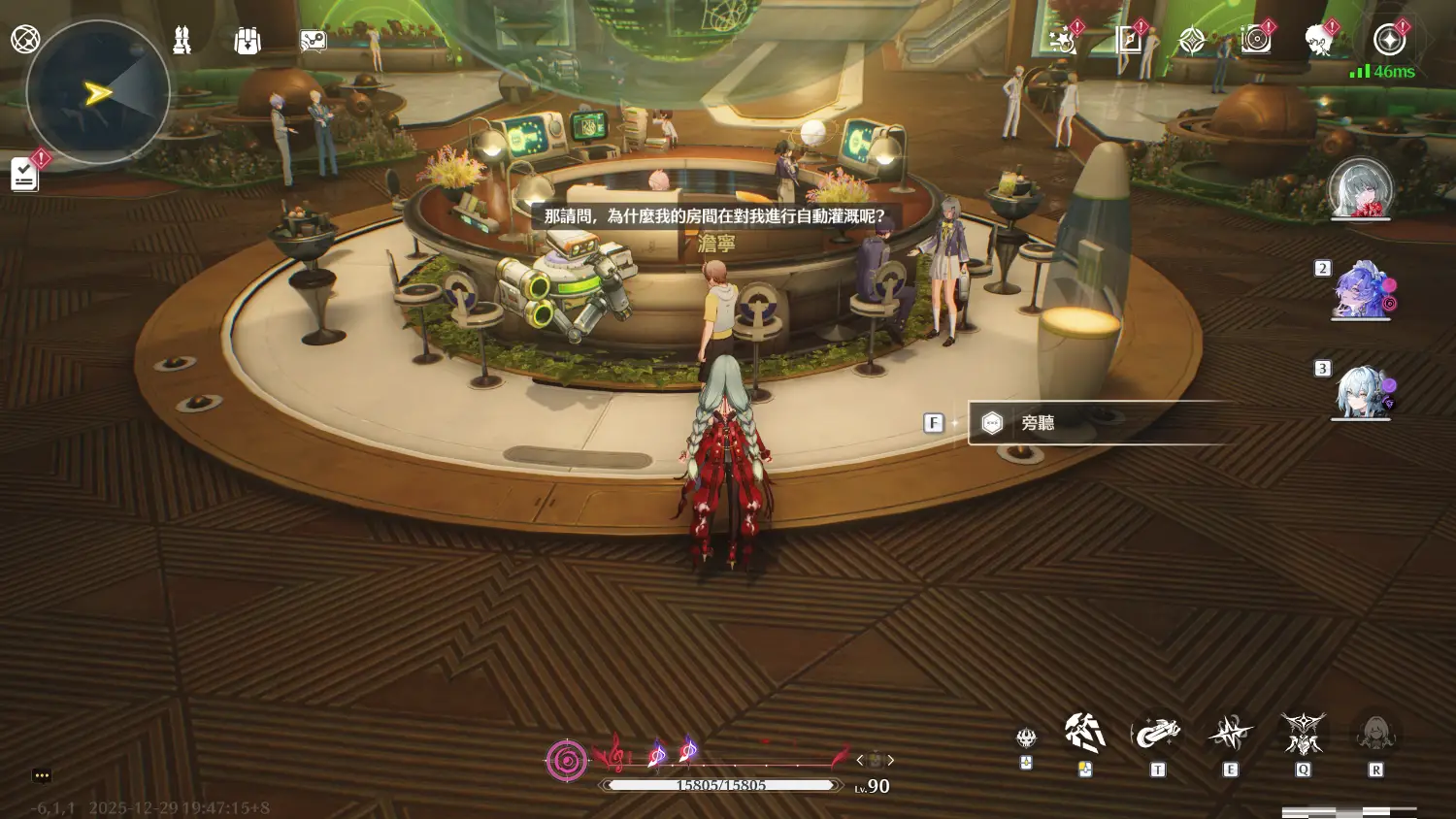
Task: Open the chess pieces team menu
Action: [x=182, y=41]
